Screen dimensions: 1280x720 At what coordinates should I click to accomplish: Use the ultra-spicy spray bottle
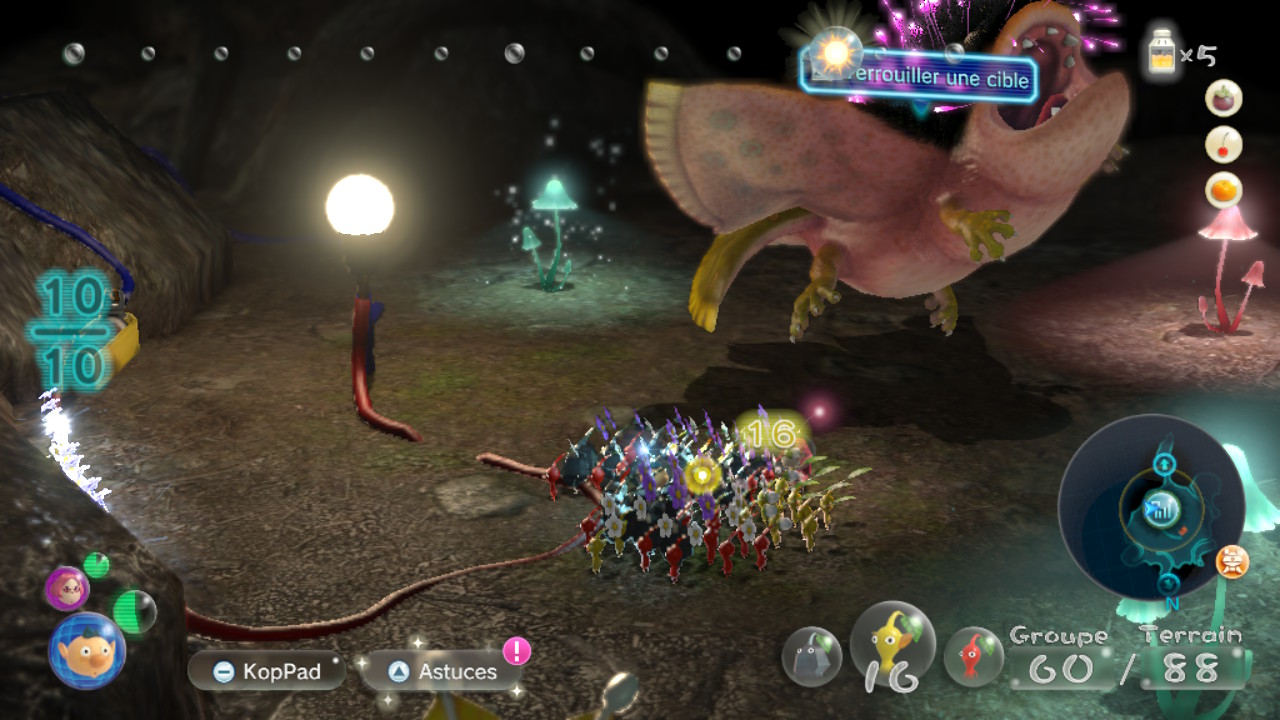[x=1164, y=51]
